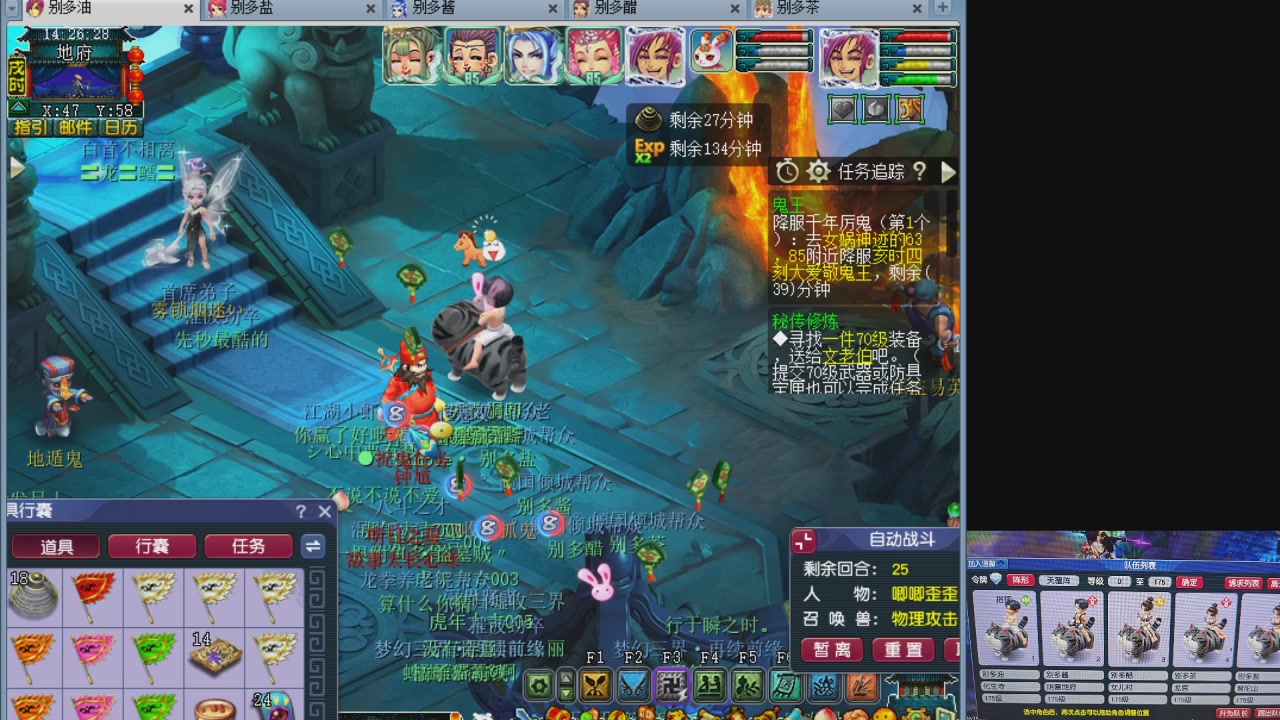This screenshot has height=720, width=1280.
Task: Click the 令牌 diamond icon in 队伍列表
Action: point(995,580)
